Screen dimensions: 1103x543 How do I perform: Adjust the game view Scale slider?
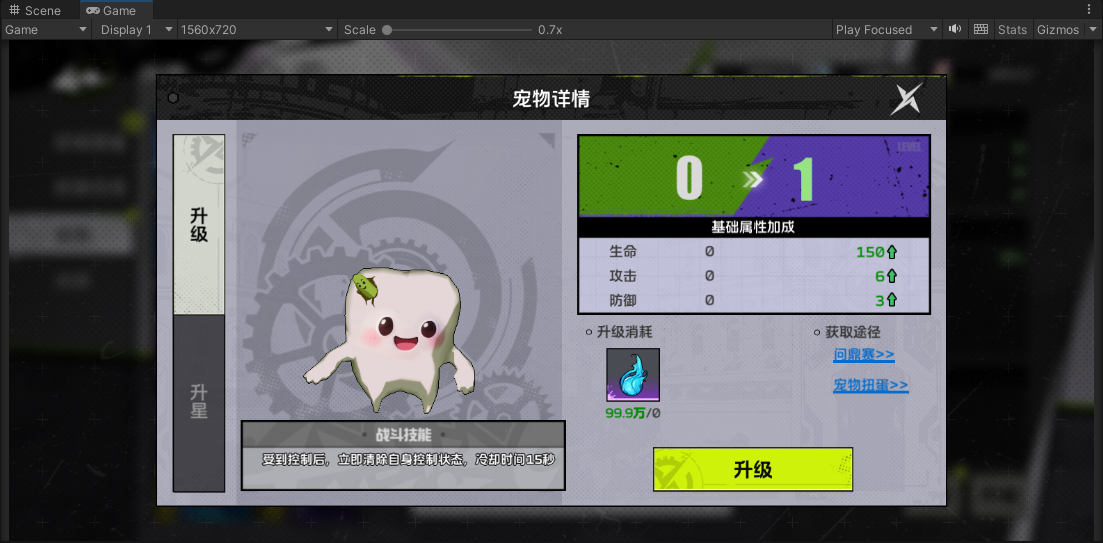click(387, 30)
